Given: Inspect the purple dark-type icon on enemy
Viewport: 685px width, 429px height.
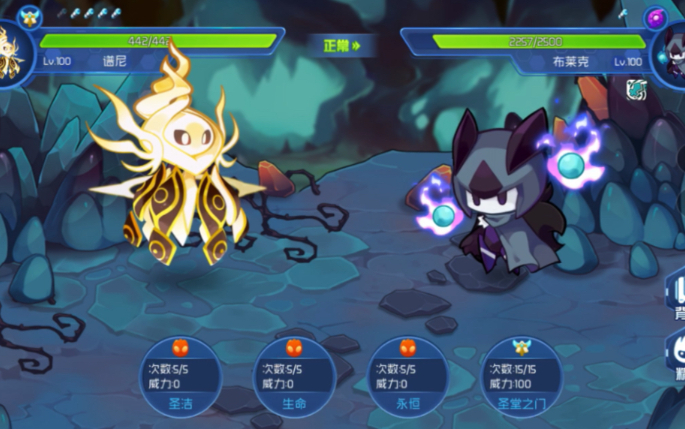Looking at the screenshot, I should (656, 17).
